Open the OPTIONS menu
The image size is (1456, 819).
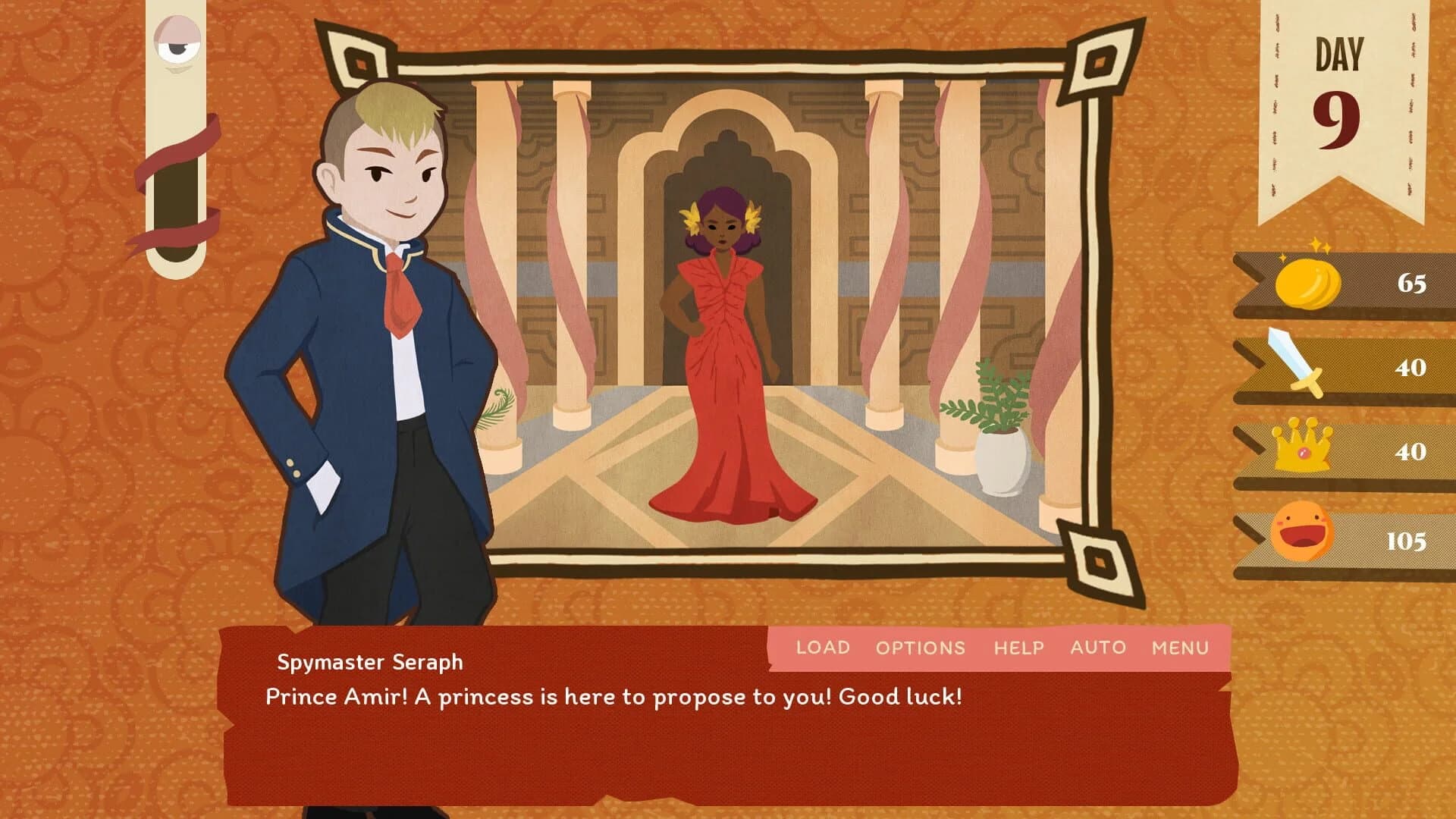click(920, 648)
